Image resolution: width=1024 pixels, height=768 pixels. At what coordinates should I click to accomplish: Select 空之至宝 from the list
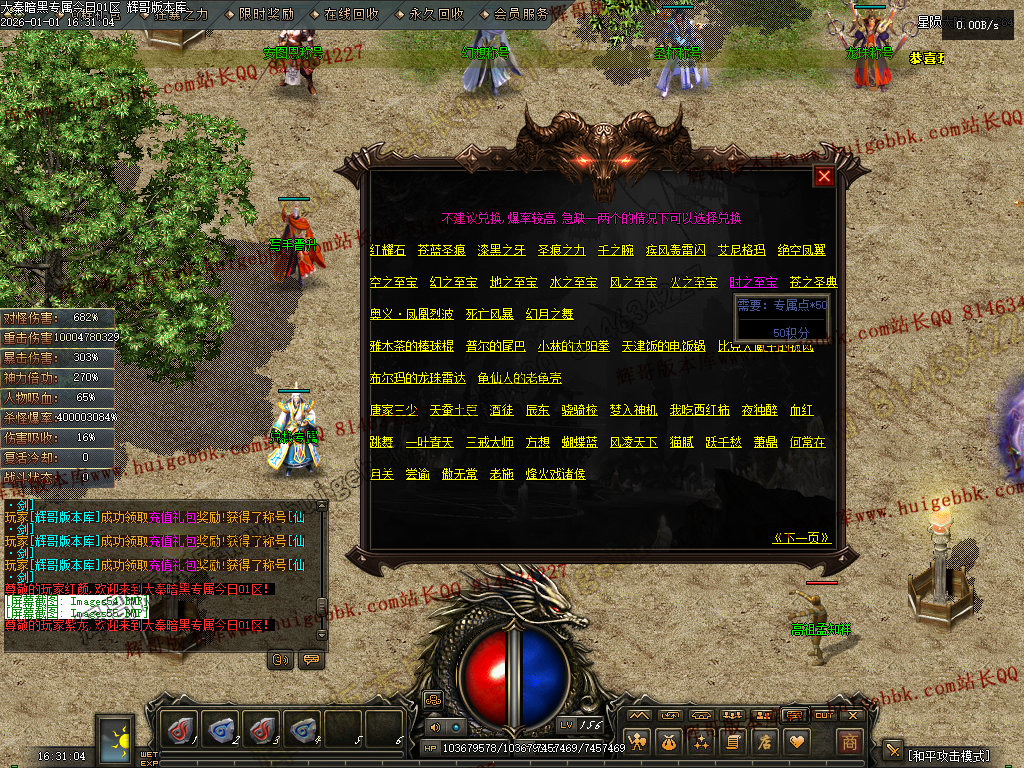(x=393, y=283)
